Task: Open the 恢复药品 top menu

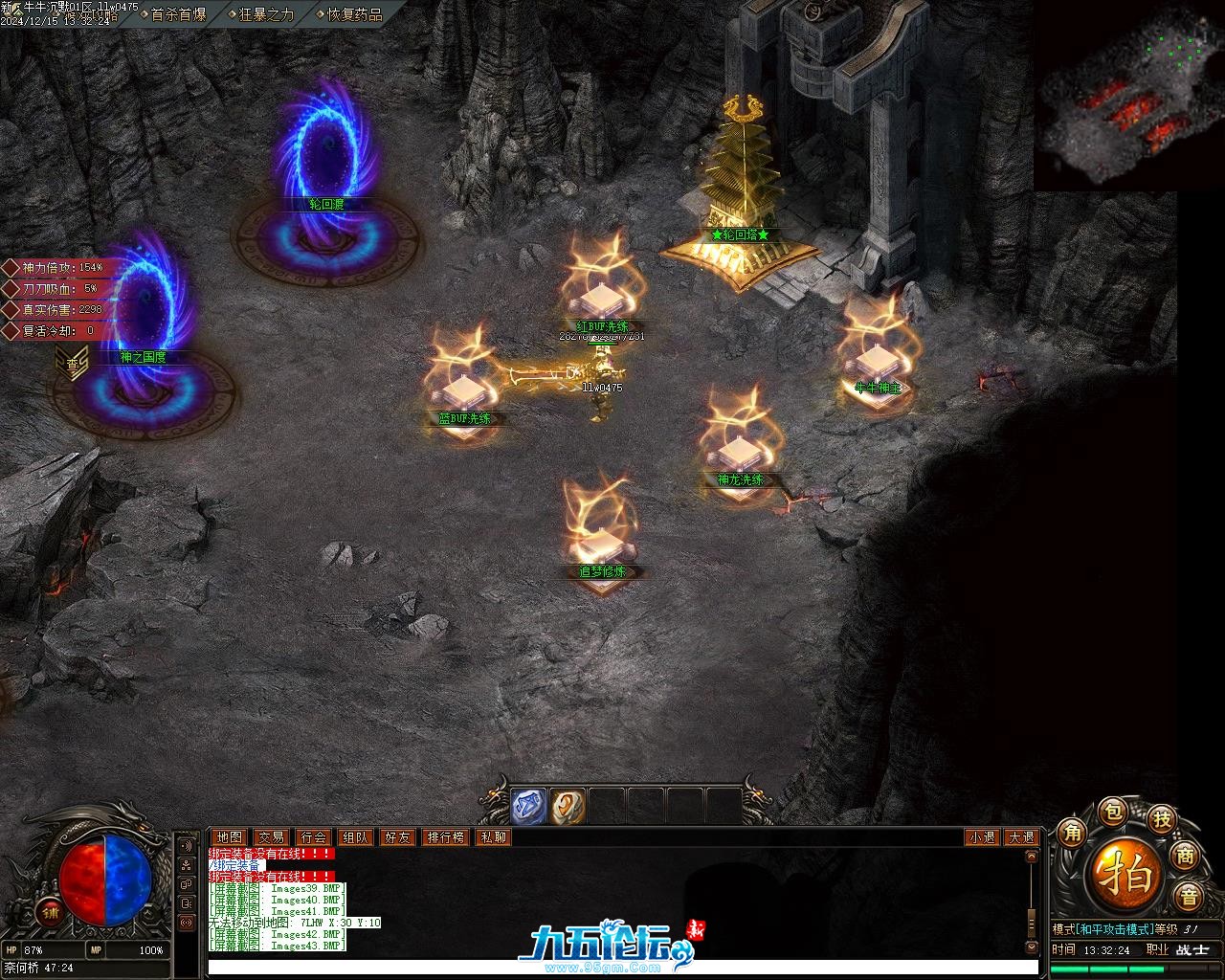Action: tap(354, 14)
